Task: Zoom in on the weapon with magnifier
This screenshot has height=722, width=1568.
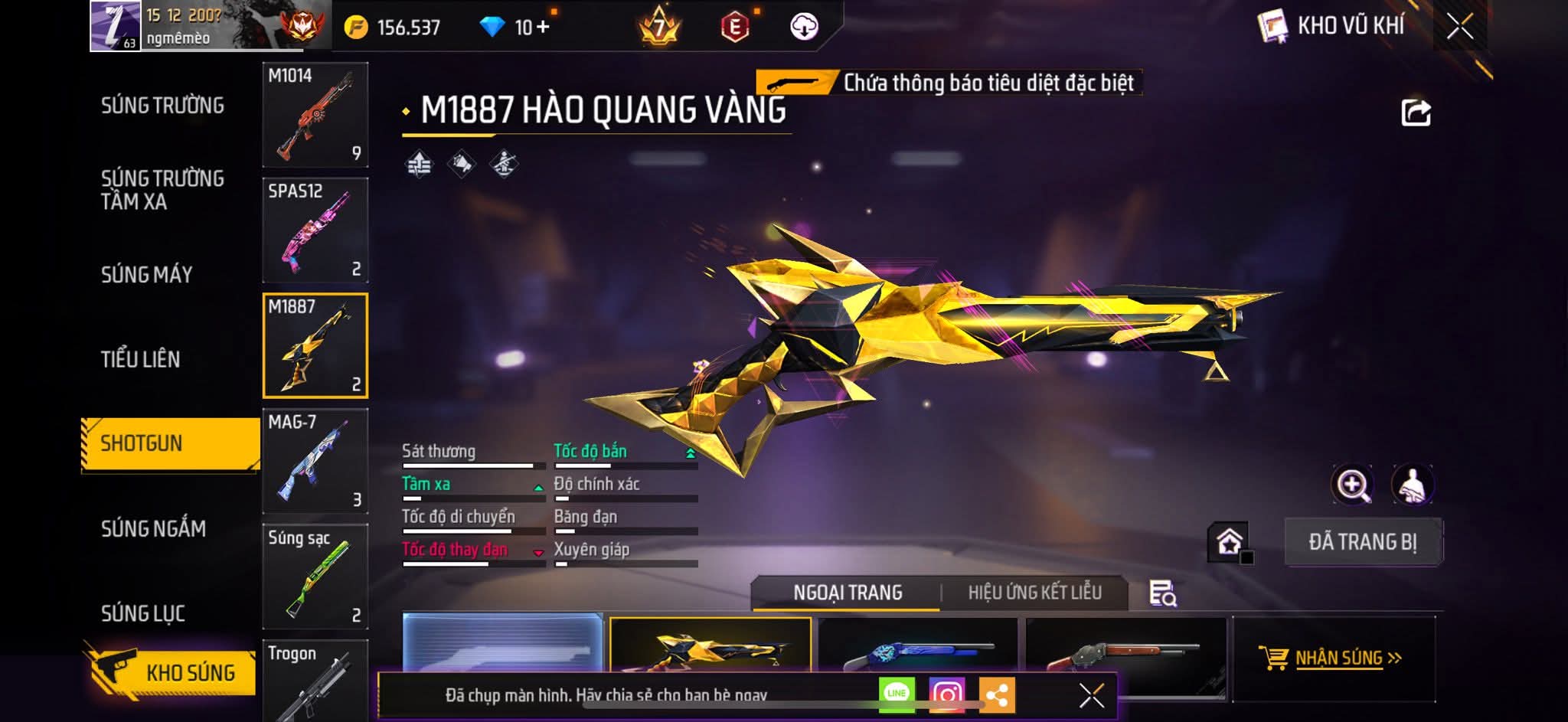Action: (x=1353, y=485)
